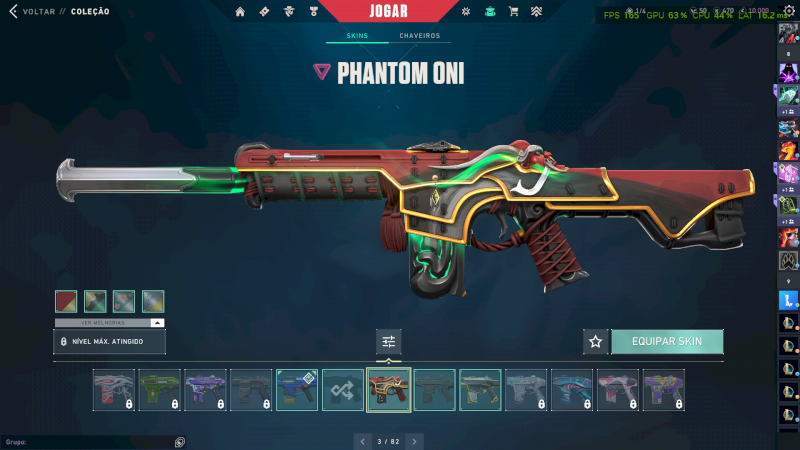Select the Skins tab
The image size is (800, 450).
click(357, 36)
